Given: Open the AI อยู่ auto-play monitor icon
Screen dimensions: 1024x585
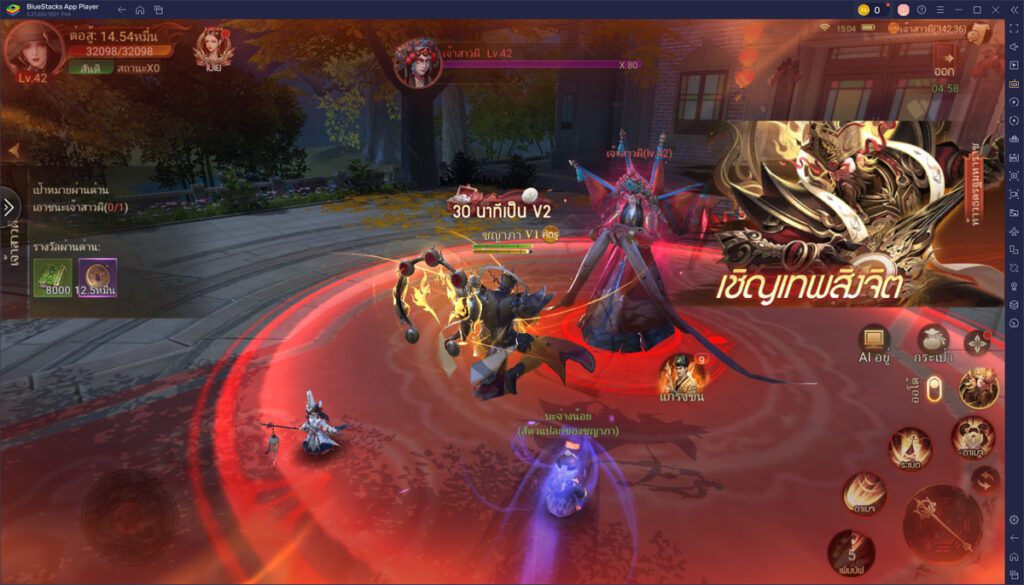Looking at the screenshot, I should tap(874, 341).
